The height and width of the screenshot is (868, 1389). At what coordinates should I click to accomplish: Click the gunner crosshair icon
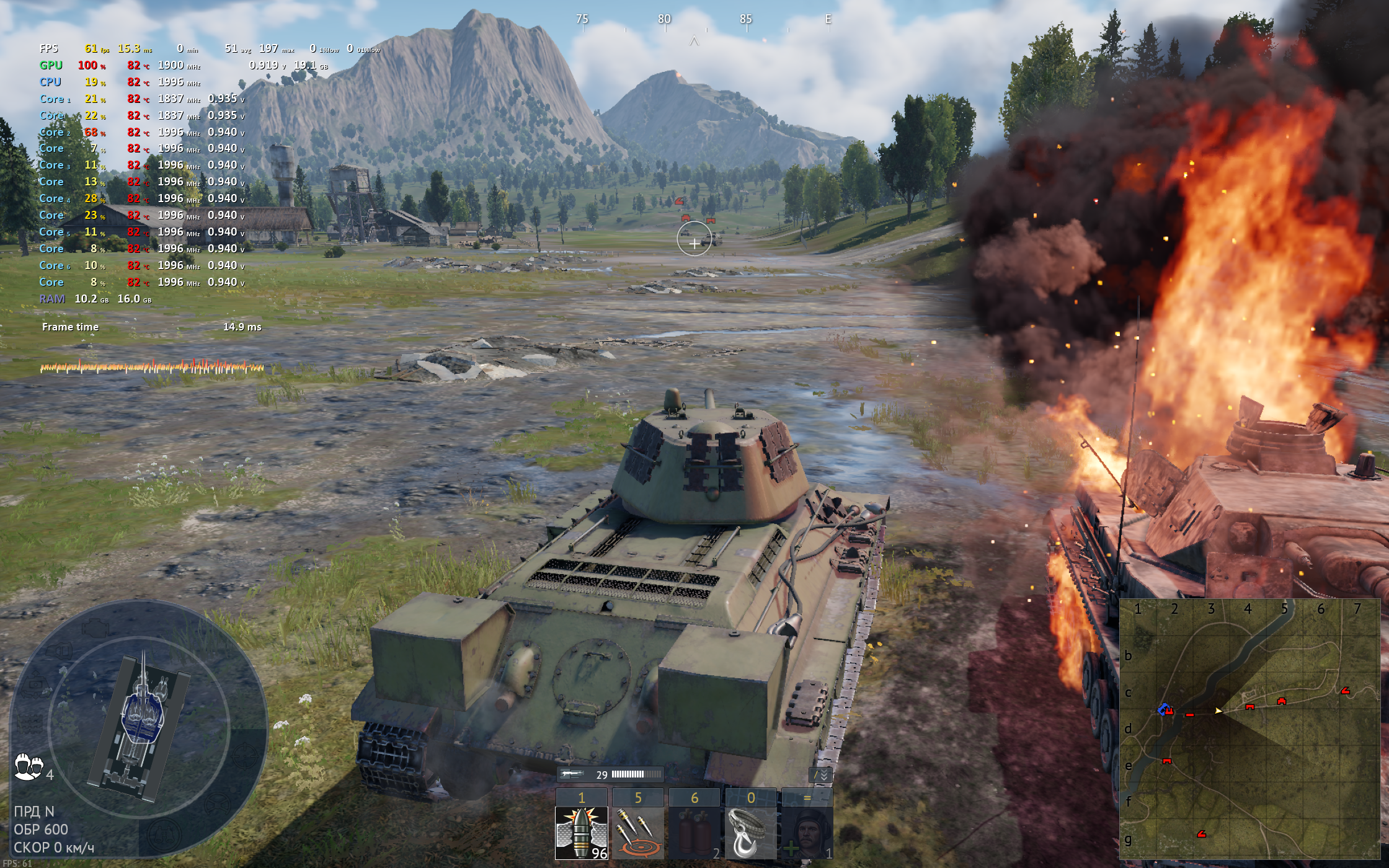pyautogui.click(x=244, y=755)
